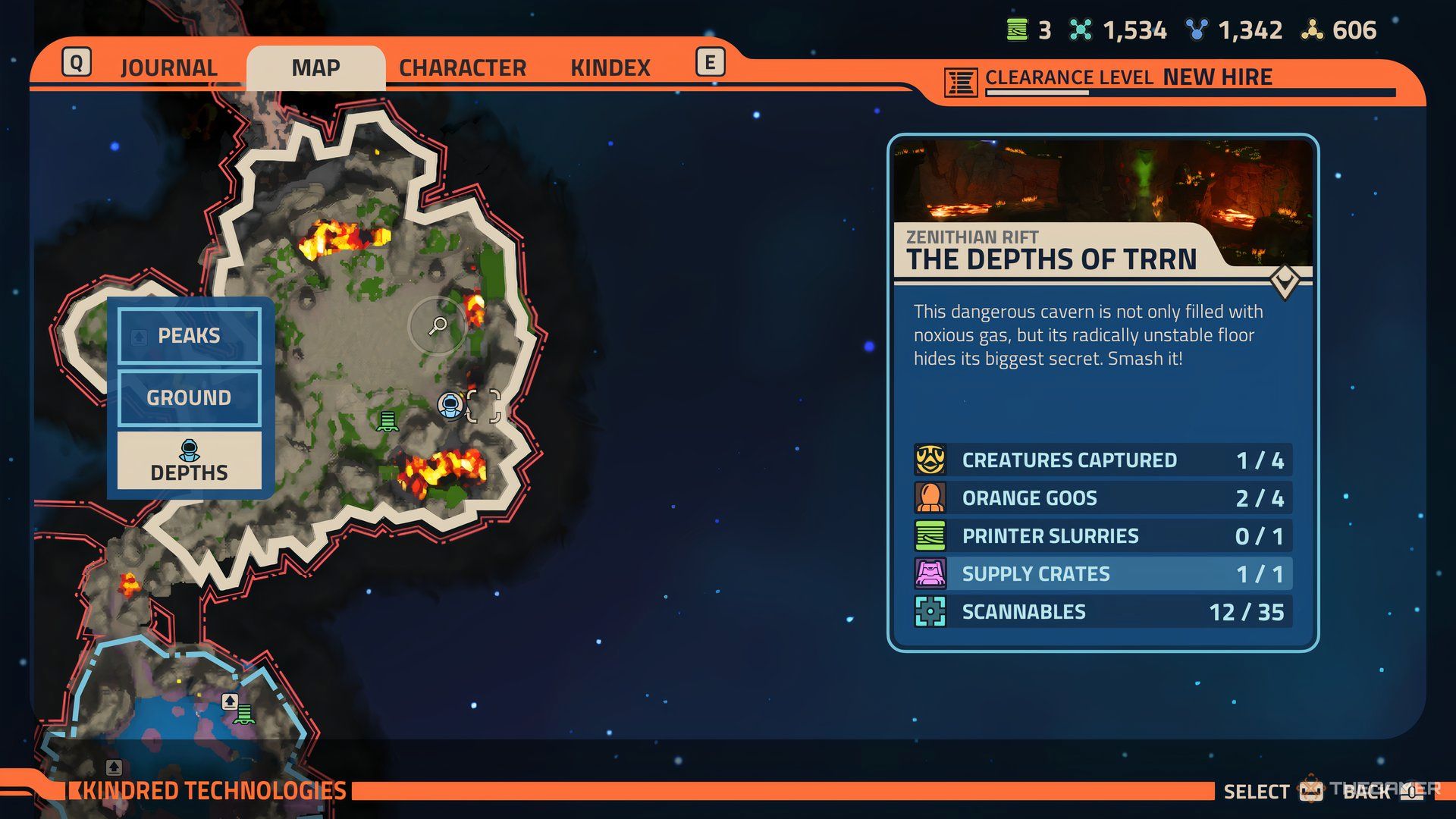Click the player astronaut map marker
Viewport: 1456px width, 819px height.
[450, 405]
